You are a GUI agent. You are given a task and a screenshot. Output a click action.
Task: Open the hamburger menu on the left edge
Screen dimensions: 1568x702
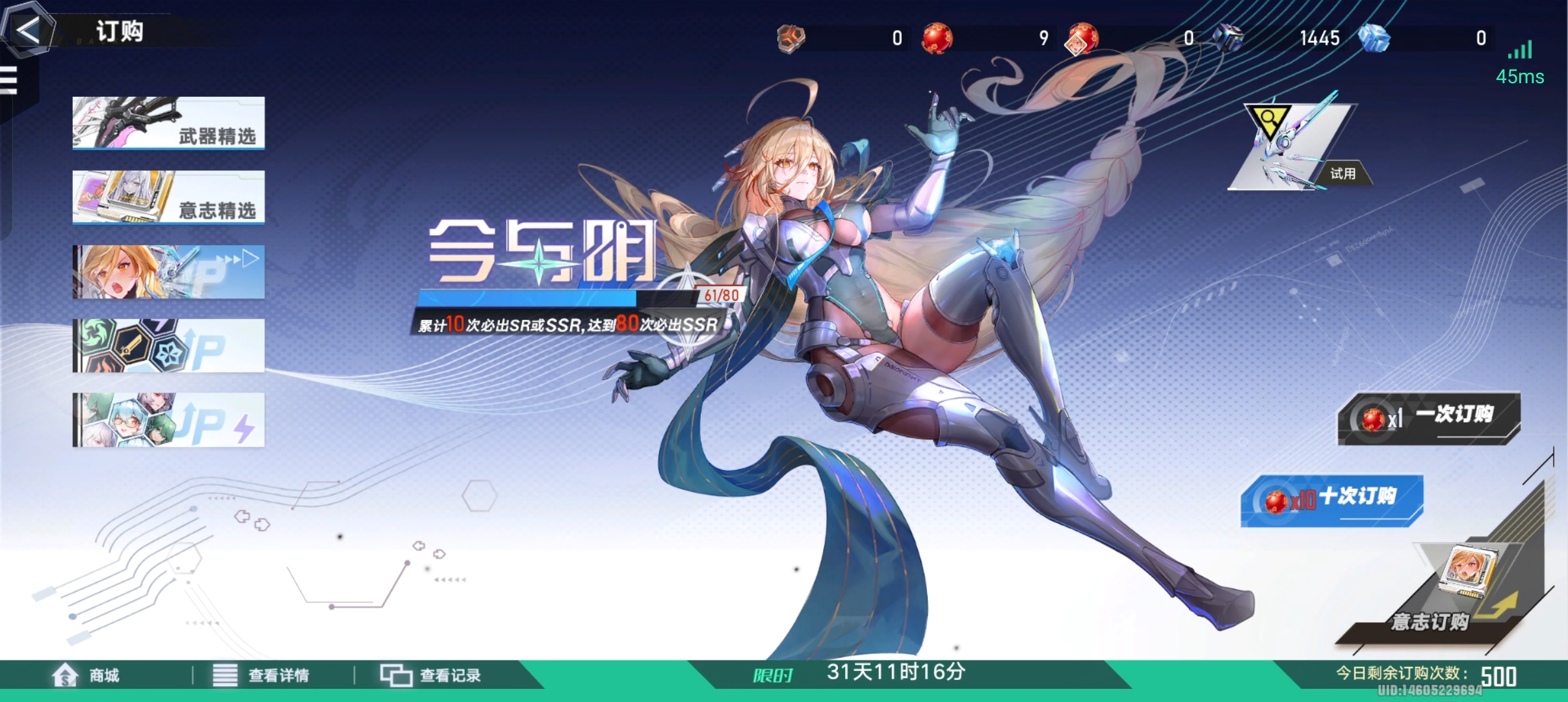coord(10,79)
